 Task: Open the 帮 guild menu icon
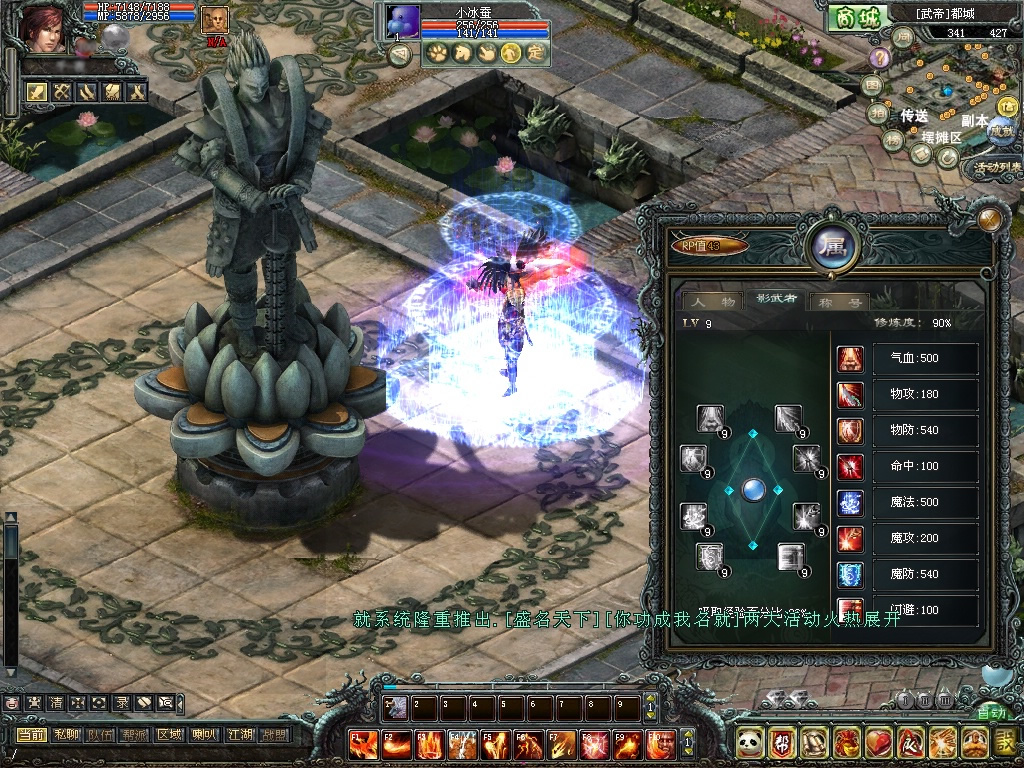click(783, 742)
